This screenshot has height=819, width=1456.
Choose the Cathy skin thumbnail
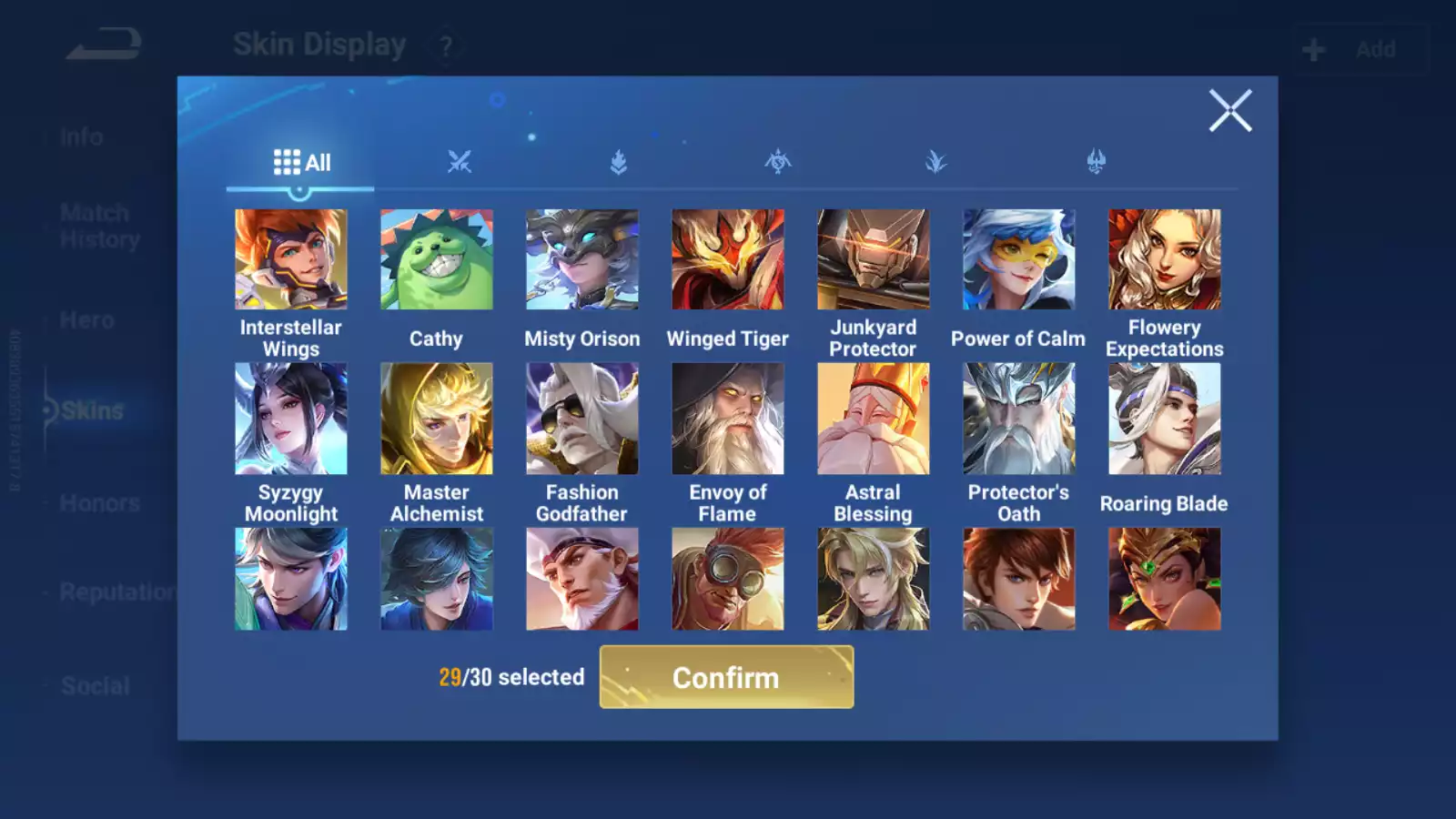[437, 260]
